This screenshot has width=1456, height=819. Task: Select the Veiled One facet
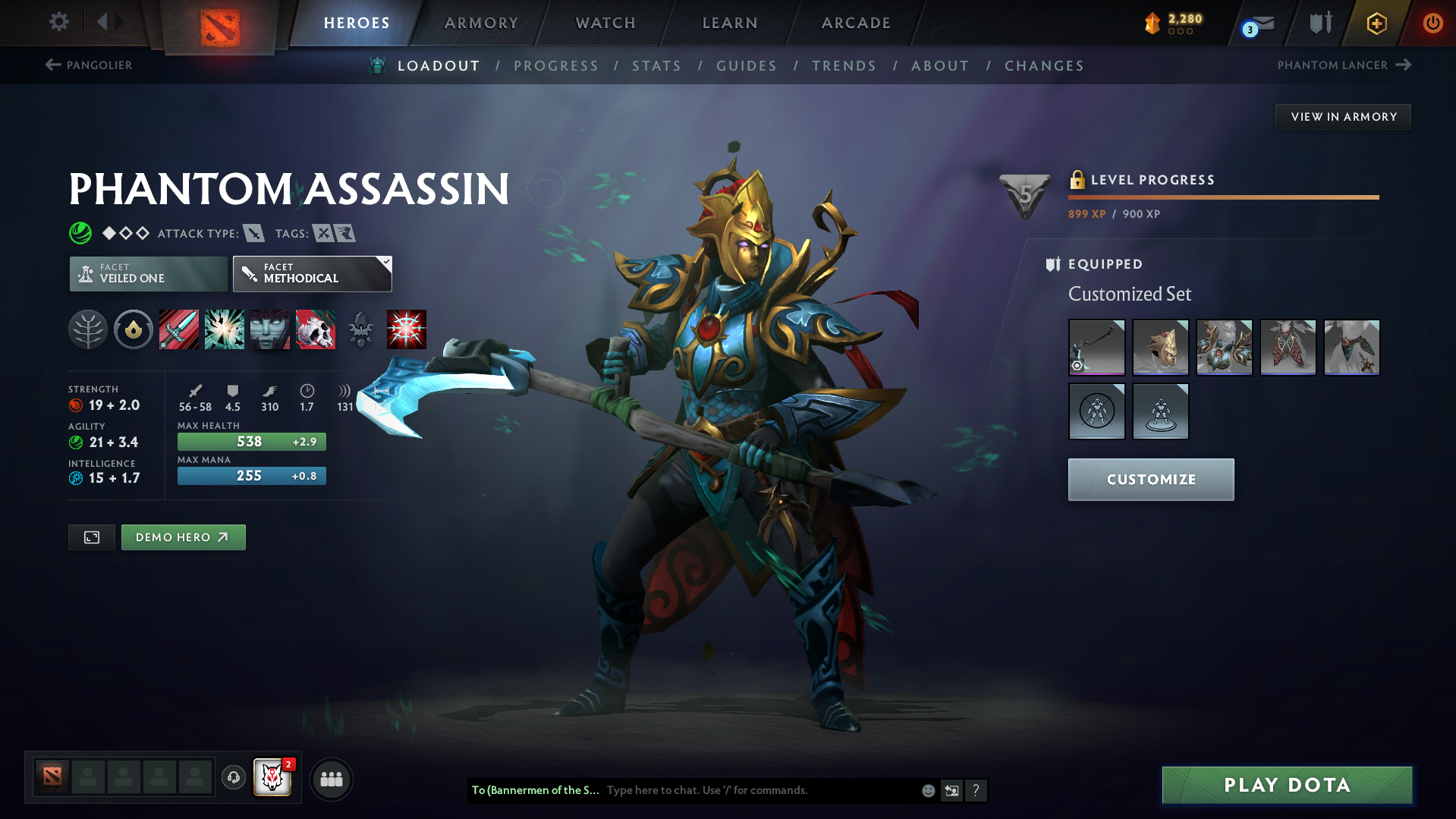point(147,274)
